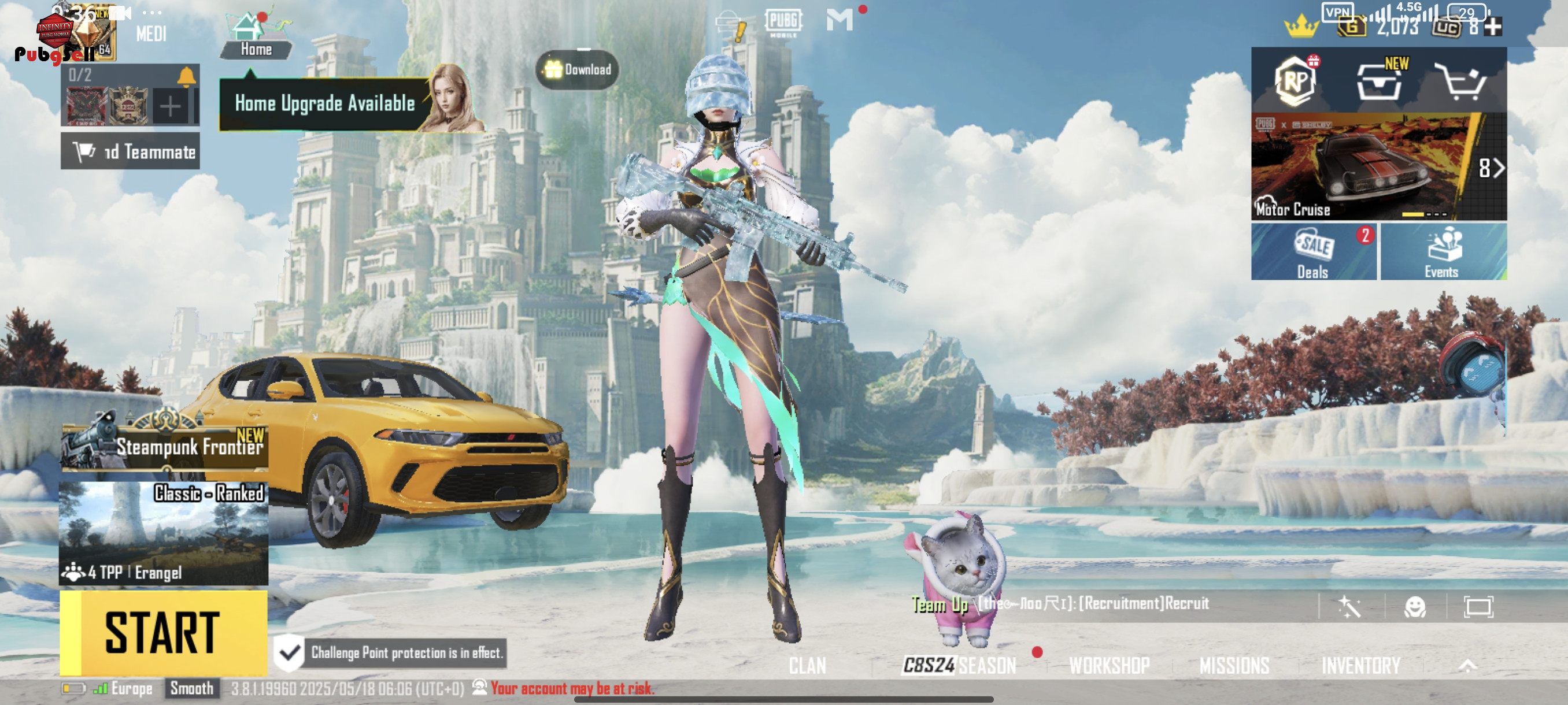Viewport: 1568px width, 705px height.
Task: Open the Deals sale panel
Action: tap(1313, 252)
